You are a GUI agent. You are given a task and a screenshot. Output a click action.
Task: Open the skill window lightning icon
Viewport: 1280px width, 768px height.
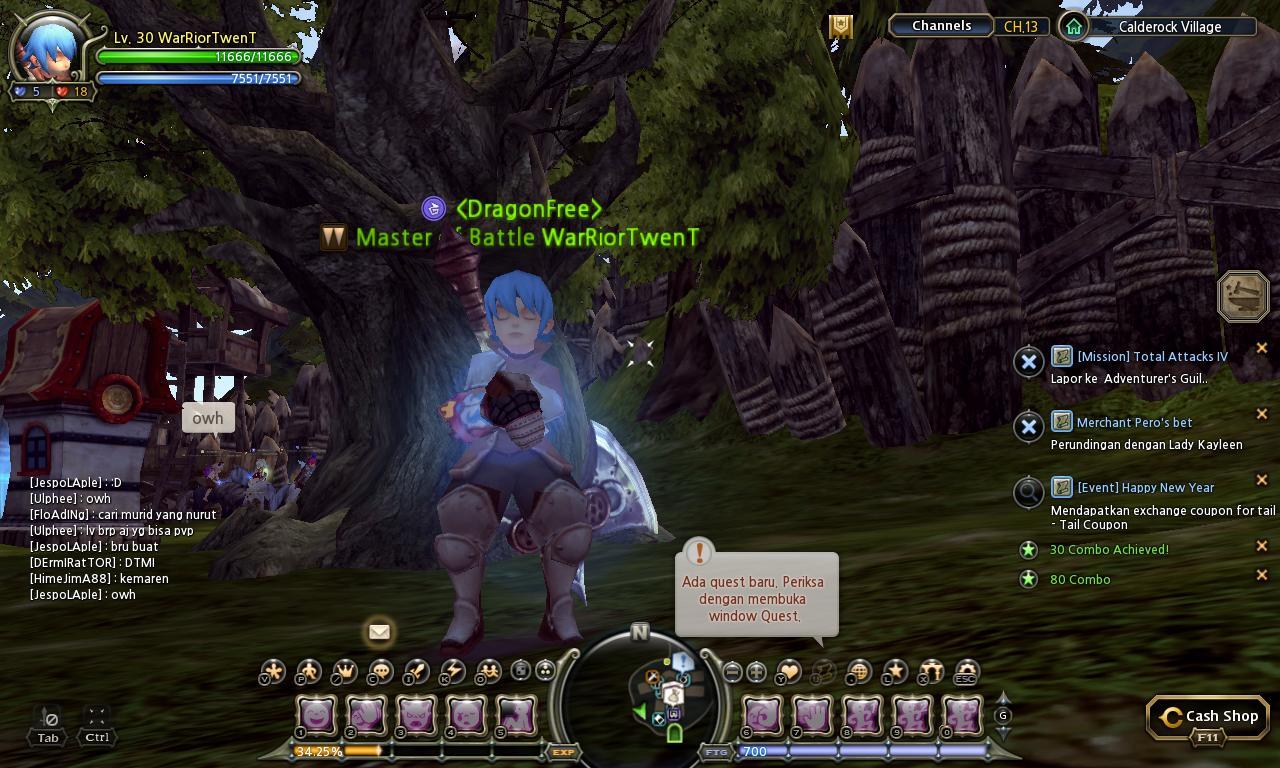(453, 672)
